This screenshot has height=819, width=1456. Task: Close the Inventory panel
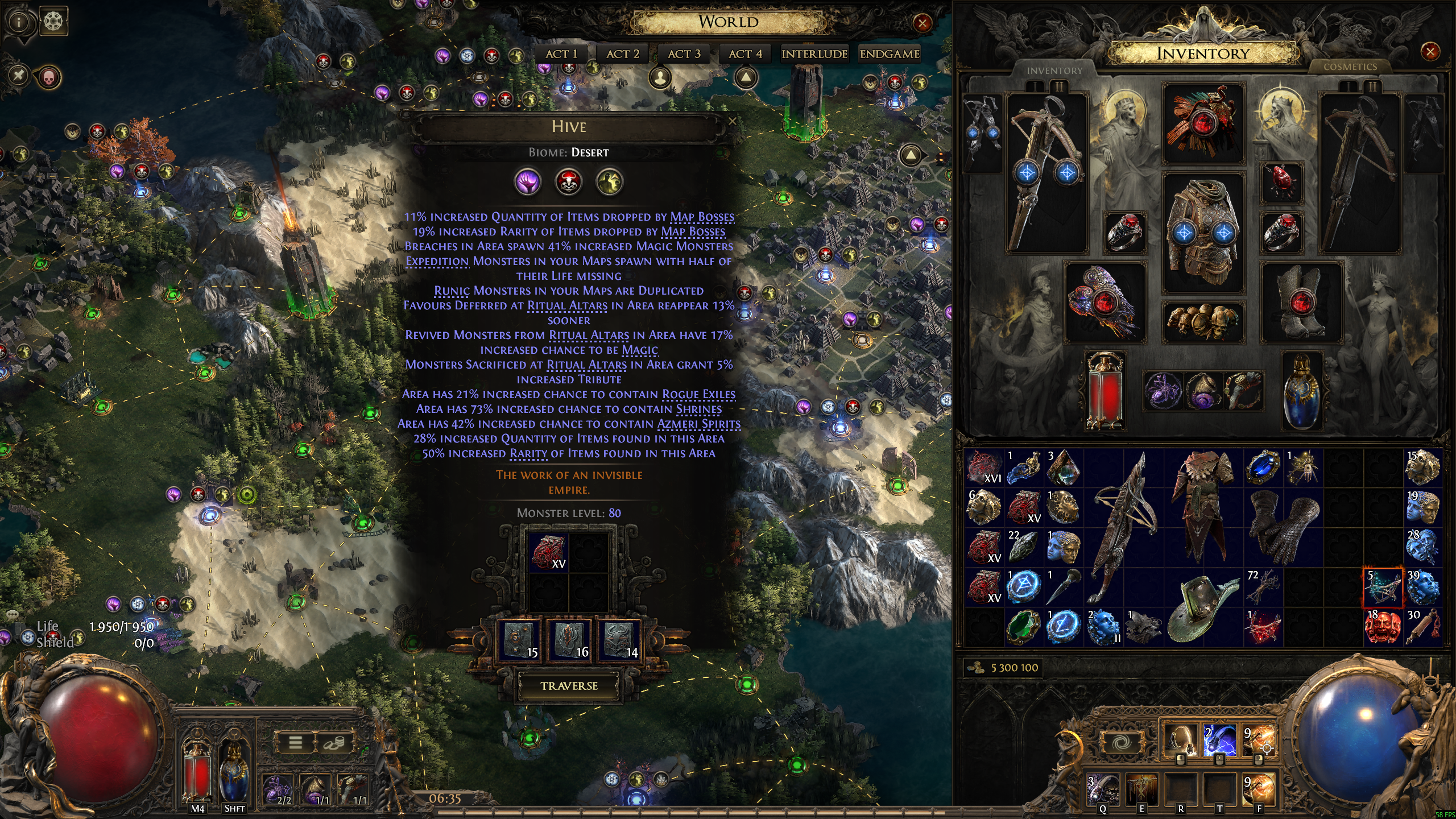1430,52
